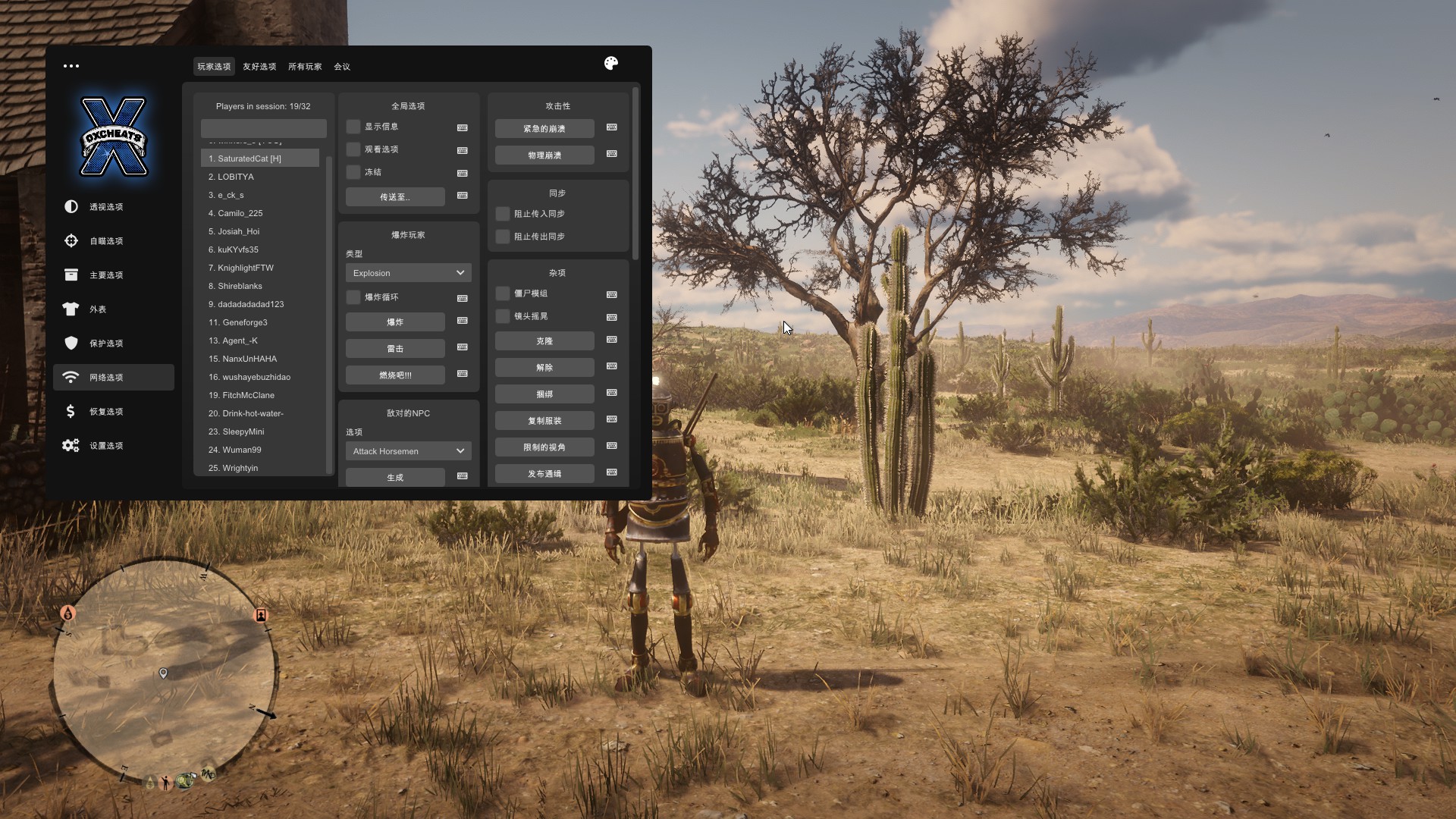1456x819 pixels.
Task: Toggle the 显示信息 checkbox
Action: [353, 127]
